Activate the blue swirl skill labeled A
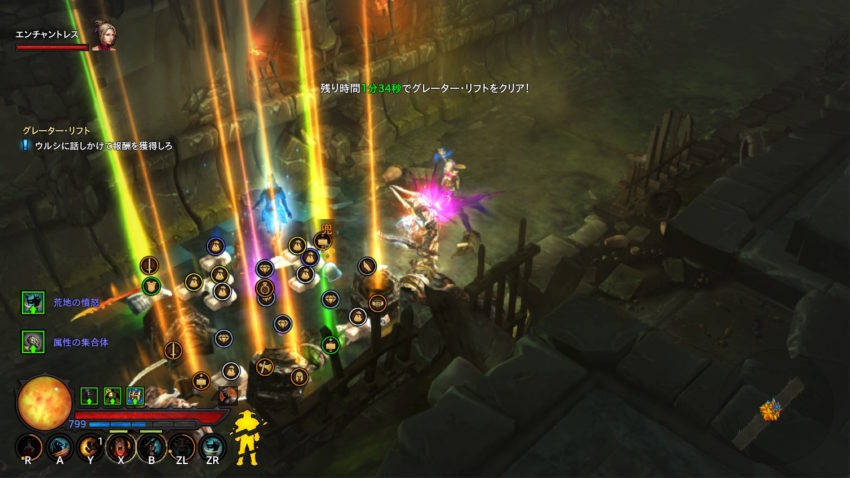 click(x=61, y=447)
